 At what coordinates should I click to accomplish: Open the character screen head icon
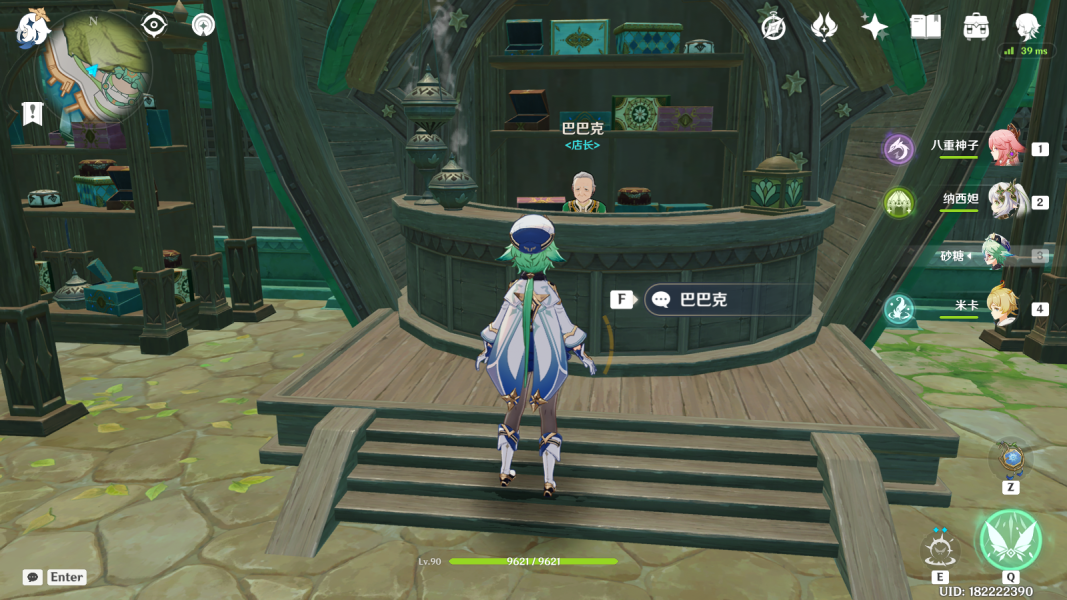[1028, 27]
